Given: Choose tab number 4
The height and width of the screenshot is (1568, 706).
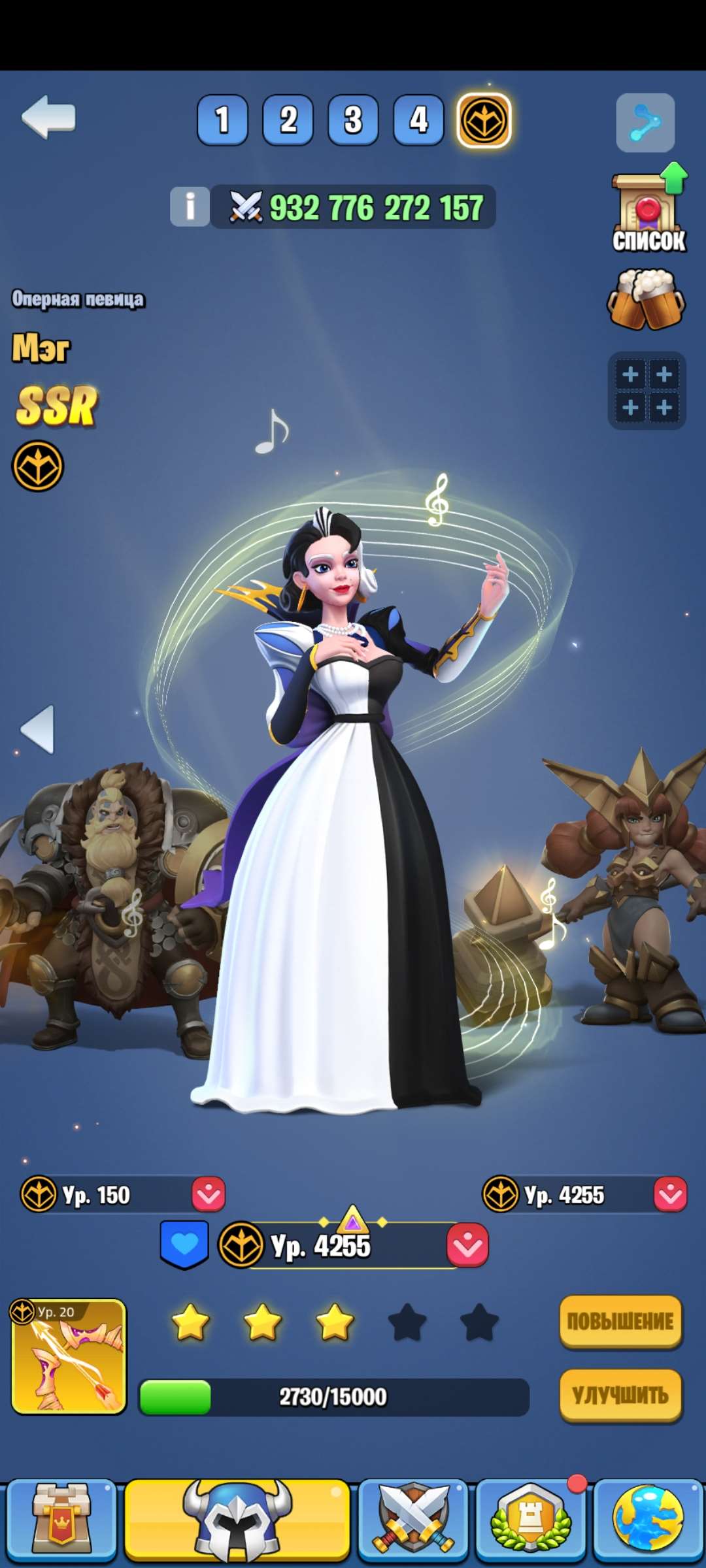Looking at the screenshot, I should pyautogui.click(x=418, y=120).
